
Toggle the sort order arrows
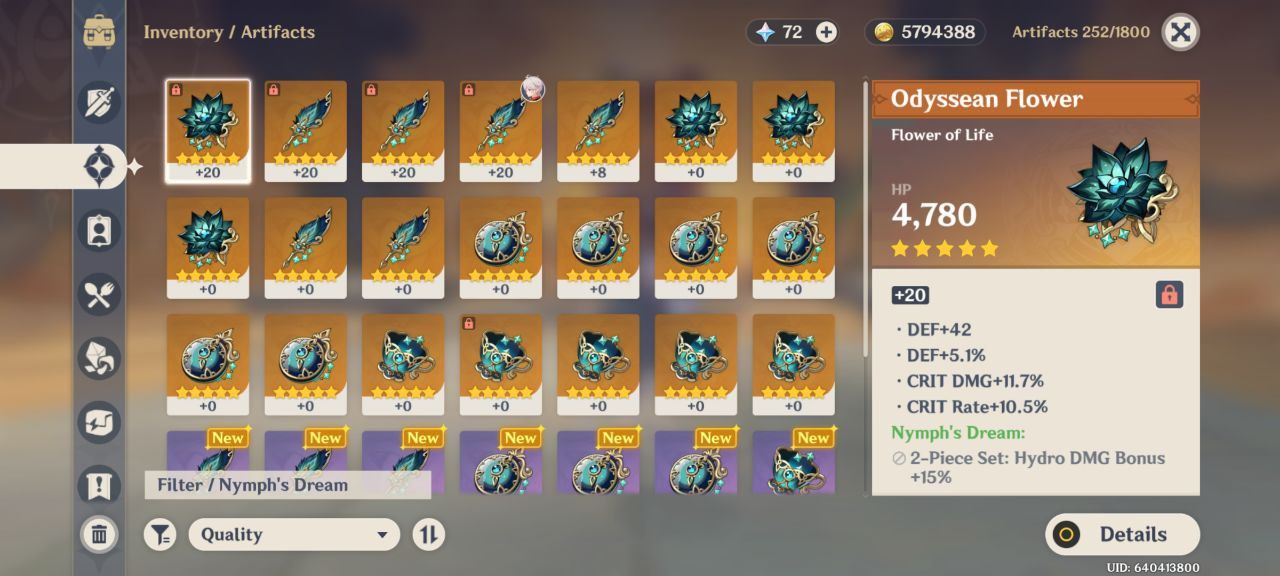(428, 534)
